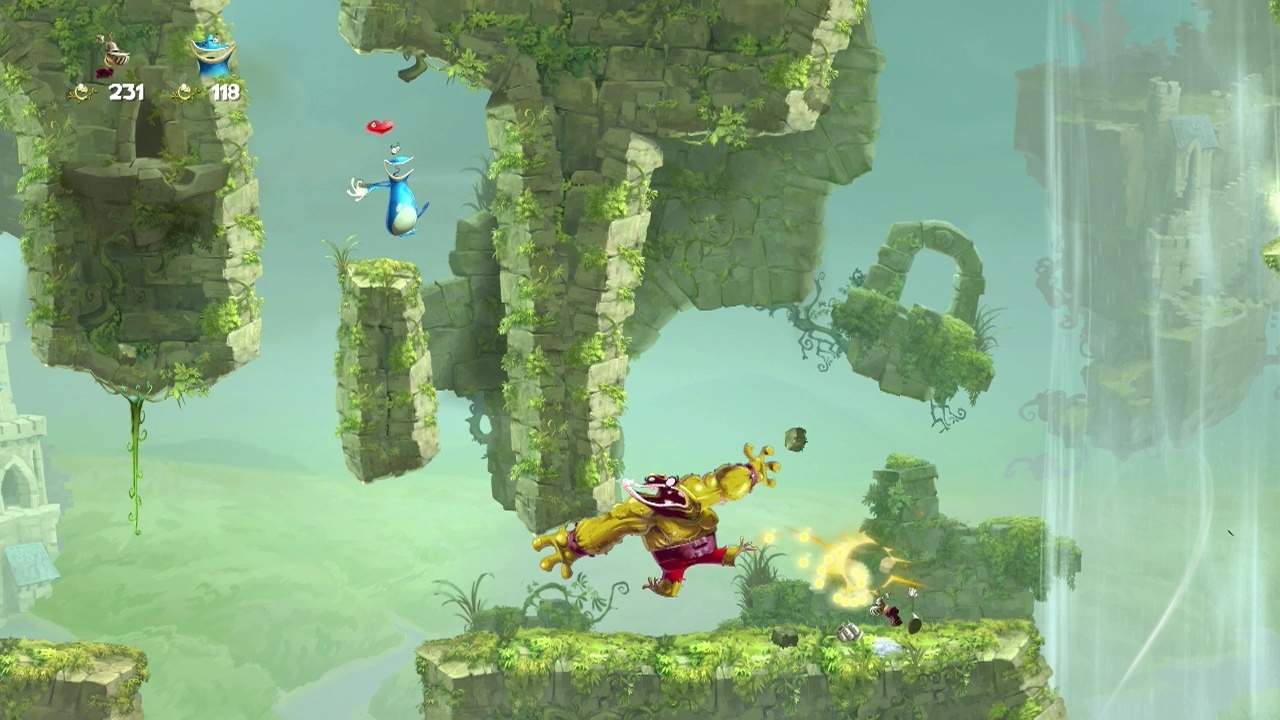Select the falling metal helmet piece
Image resolution: width=1280 pixels, height=720 pixels.
850,635
